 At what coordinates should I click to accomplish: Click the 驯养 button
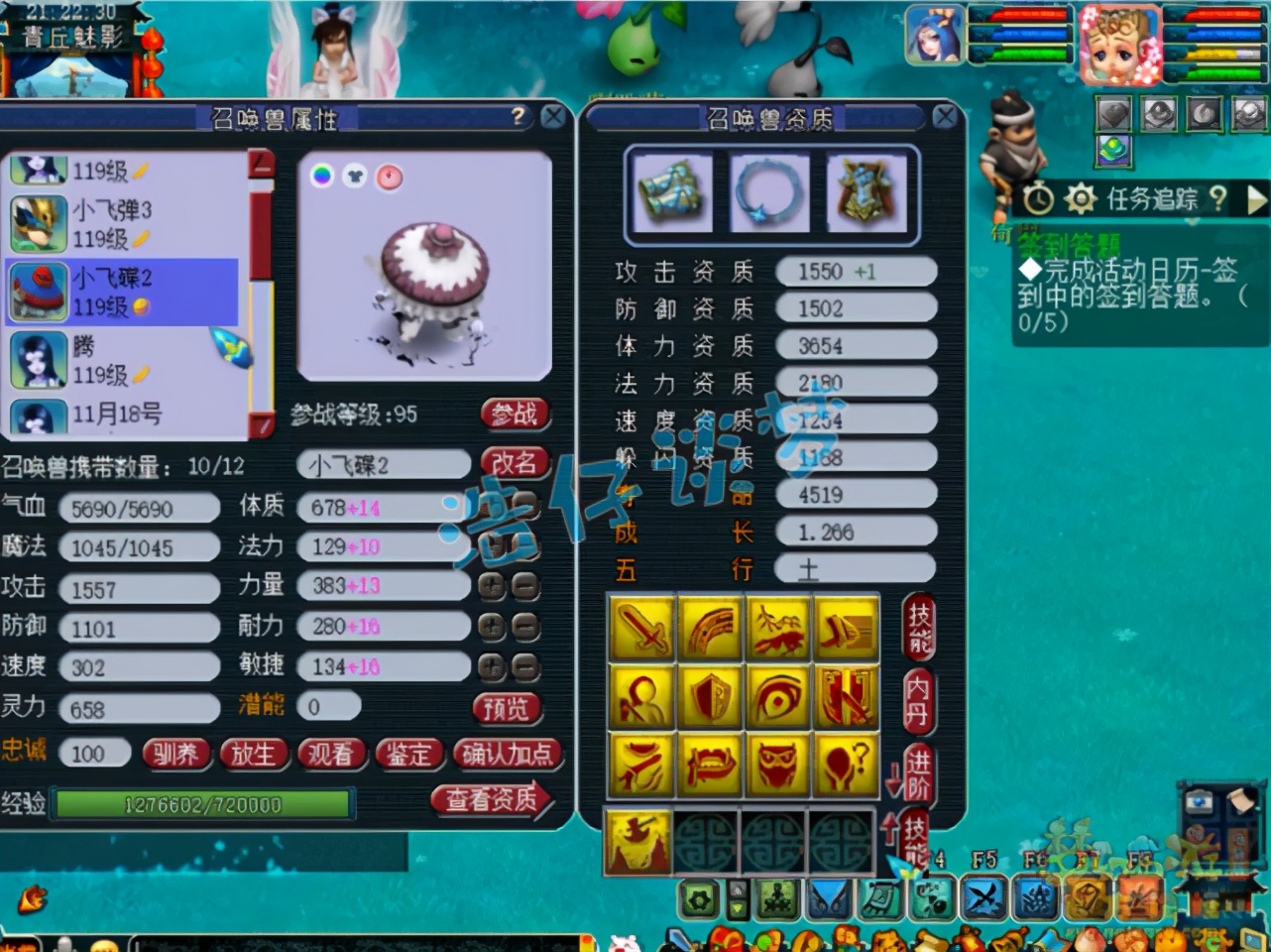pyautogui.click(x=175, y=755)
